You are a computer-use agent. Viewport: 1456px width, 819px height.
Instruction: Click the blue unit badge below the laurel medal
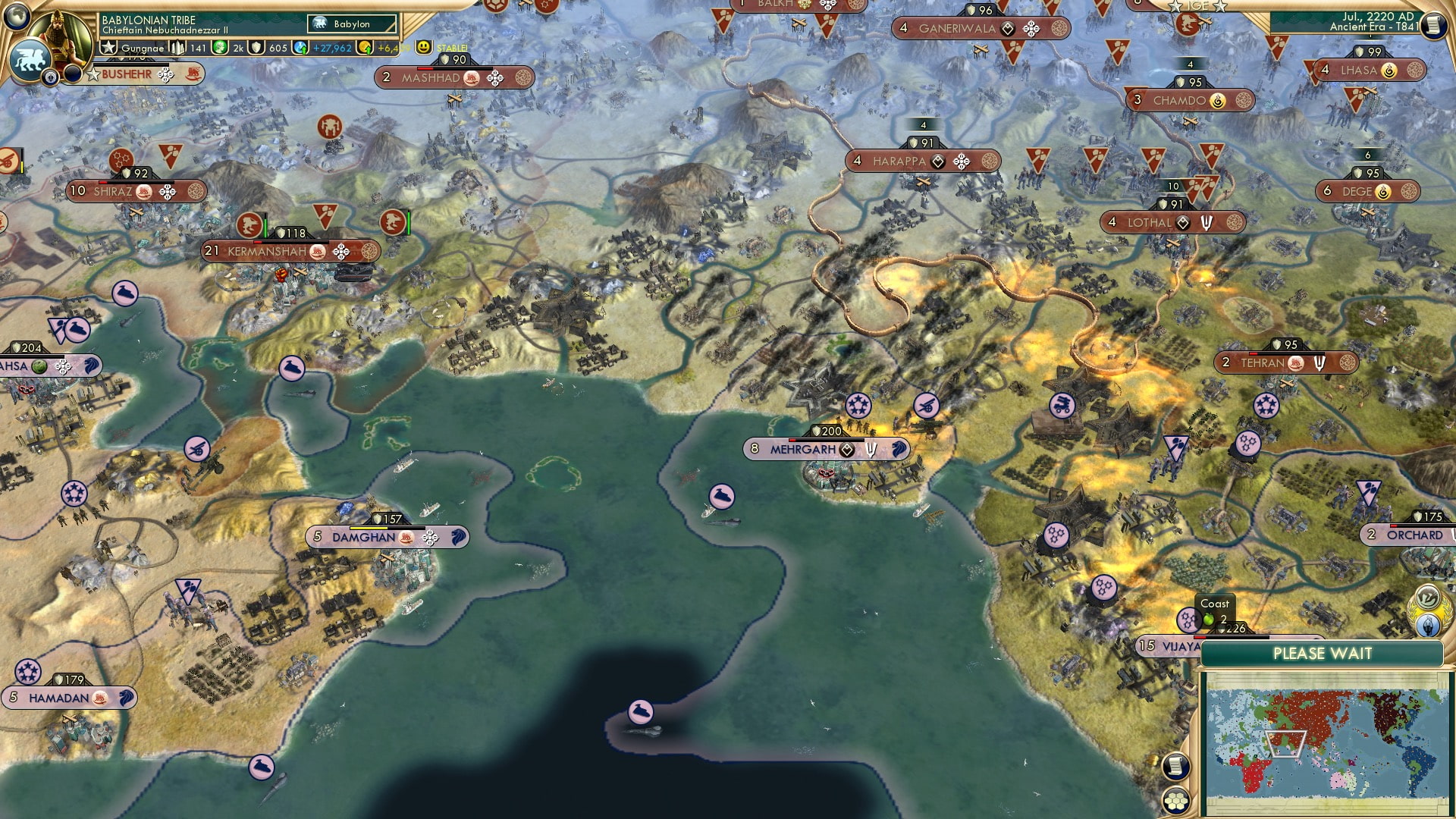click(1428, 624)
